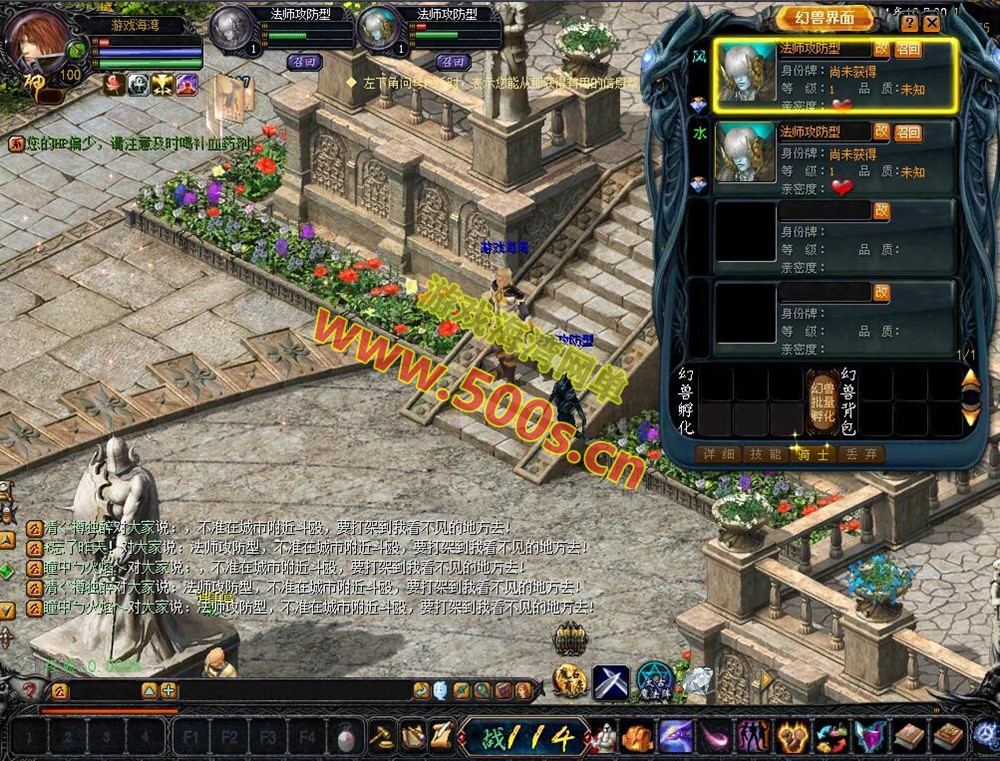Image resolution: width=1000 pixels, height=761 pixels.
Task: Open the crossed swords icon above the hotbar
Action: coord(610,681)
